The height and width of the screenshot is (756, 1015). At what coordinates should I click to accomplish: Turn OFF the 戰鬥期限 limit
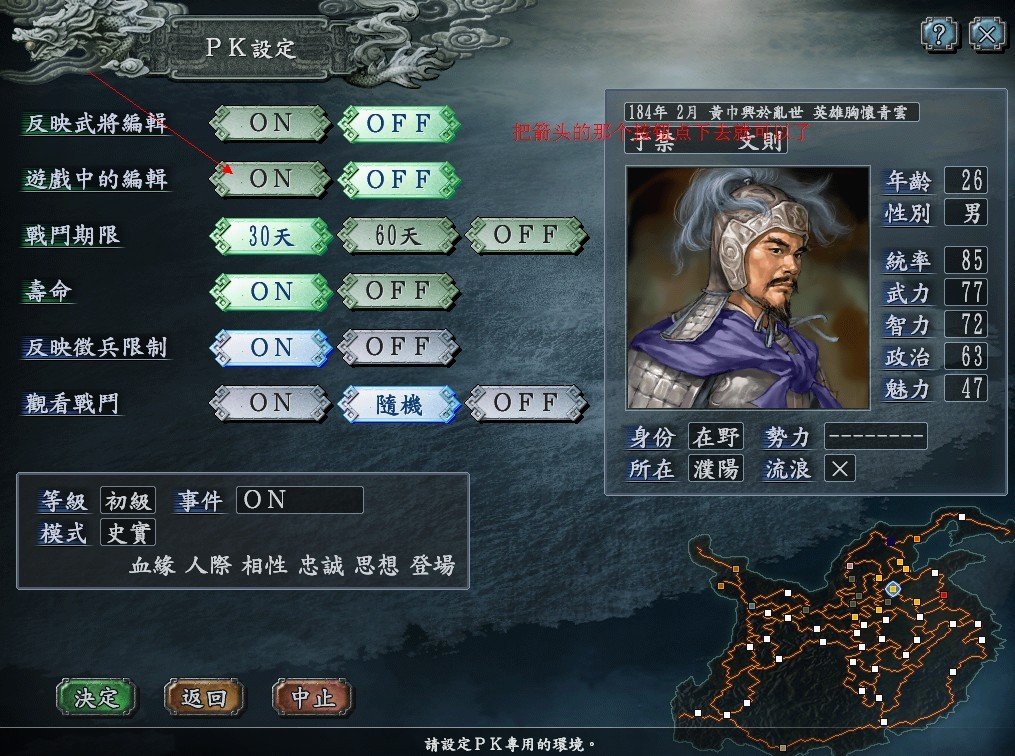click(526, 236)
